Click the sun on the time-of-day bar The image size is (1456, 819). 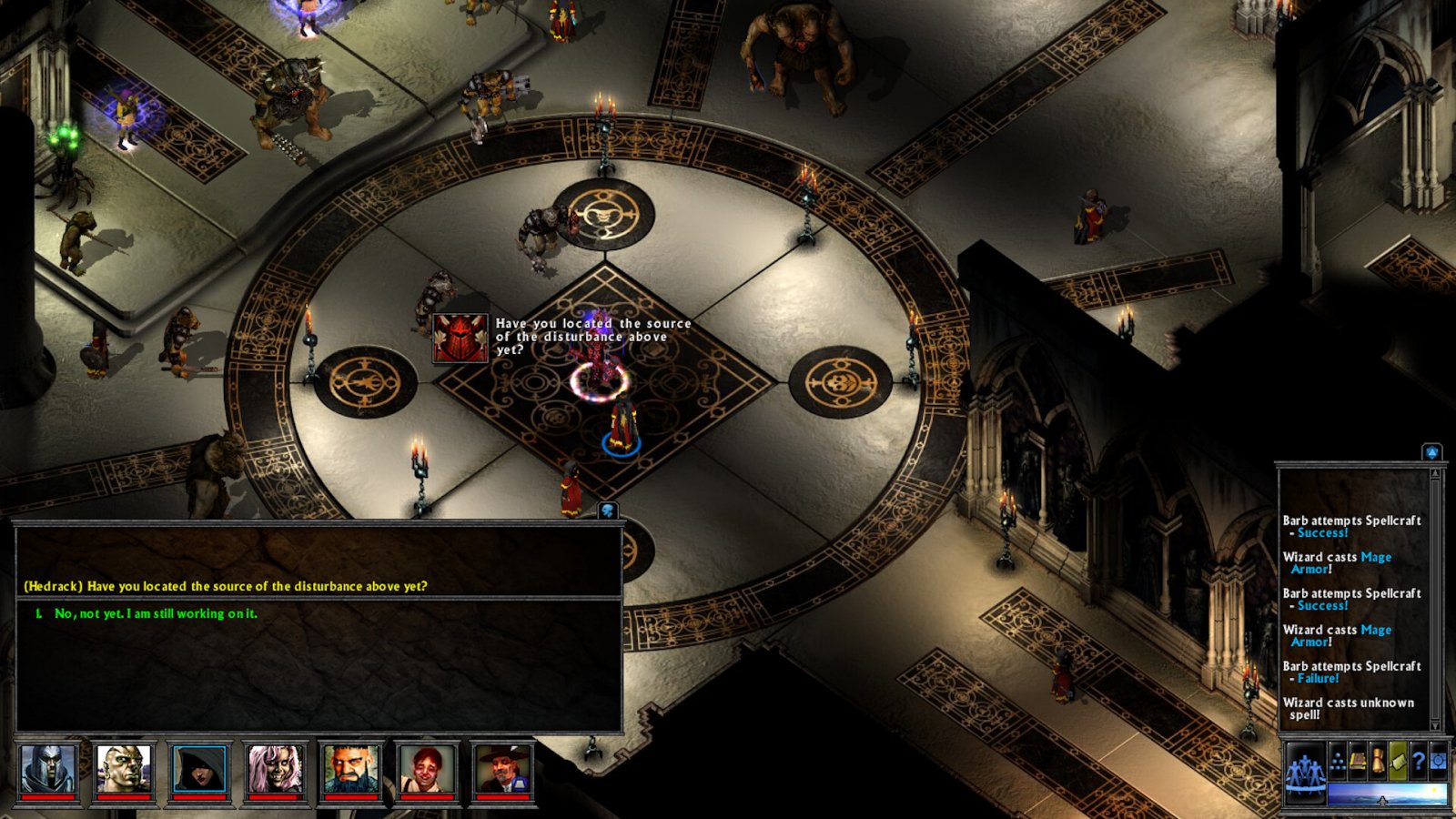point(1434,789)
